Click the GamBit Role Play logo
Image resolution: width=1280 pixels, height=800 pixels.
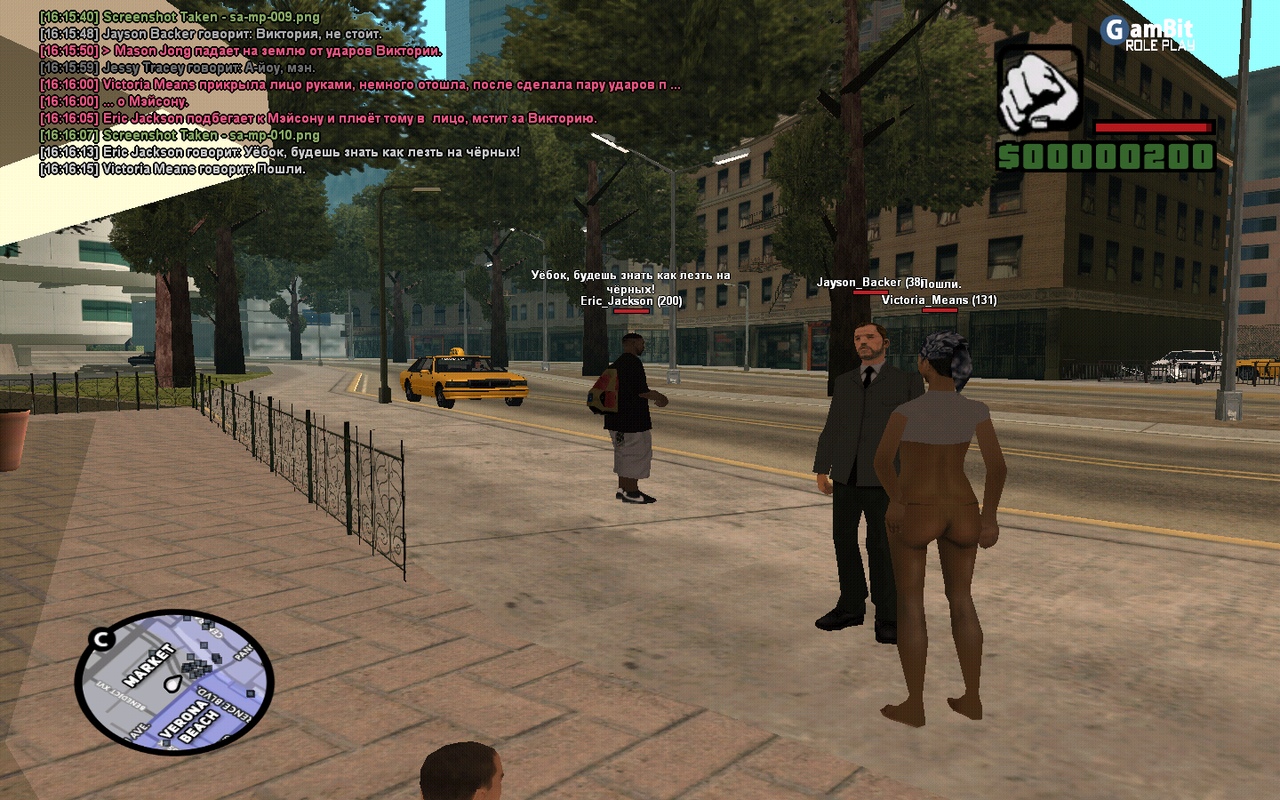click(x=1148, y=33)
